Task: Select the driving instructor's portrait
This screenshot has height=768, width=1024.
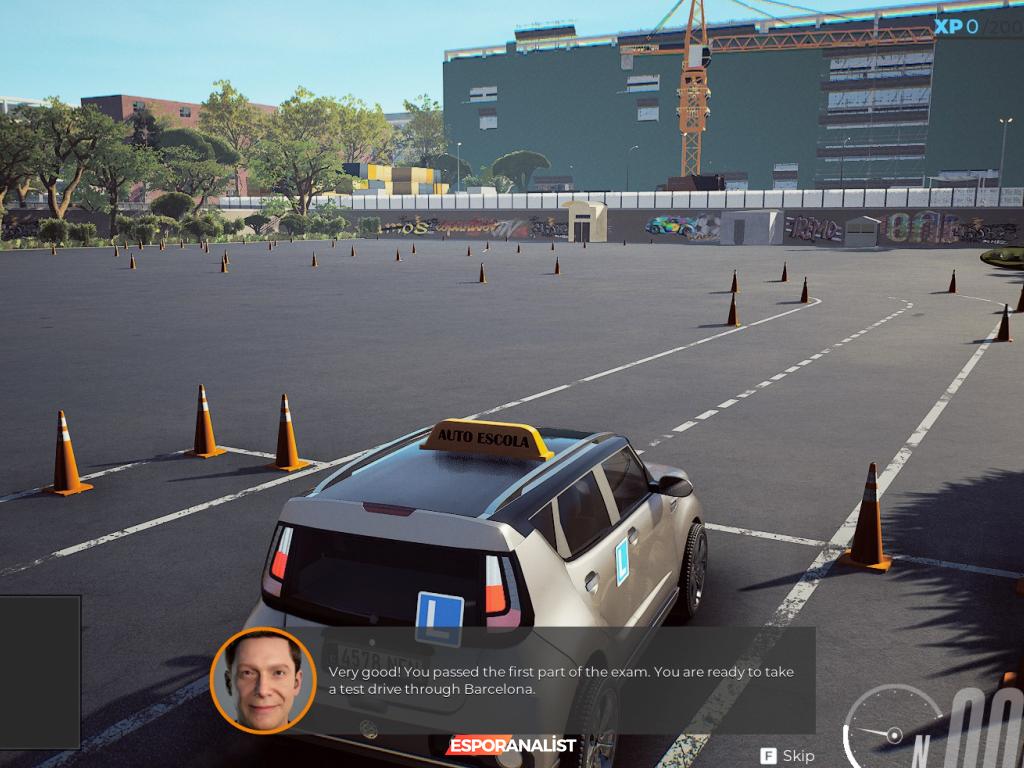Action: tap(263, 680)
